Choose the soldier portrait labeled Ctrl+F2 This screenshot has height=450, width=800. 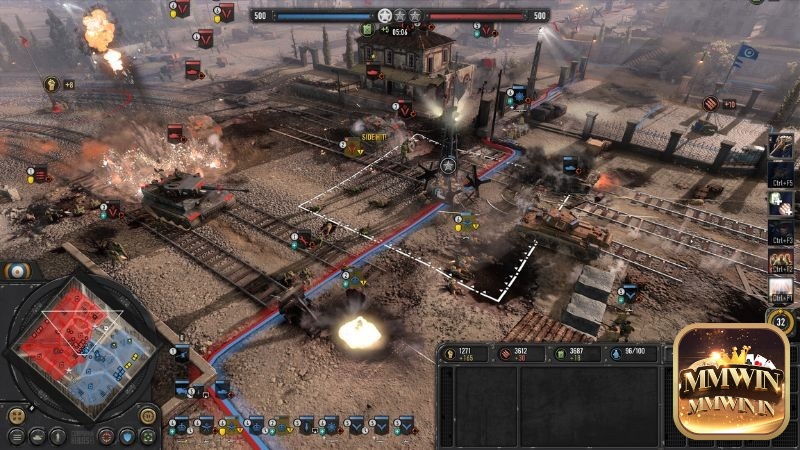point(781,260)
